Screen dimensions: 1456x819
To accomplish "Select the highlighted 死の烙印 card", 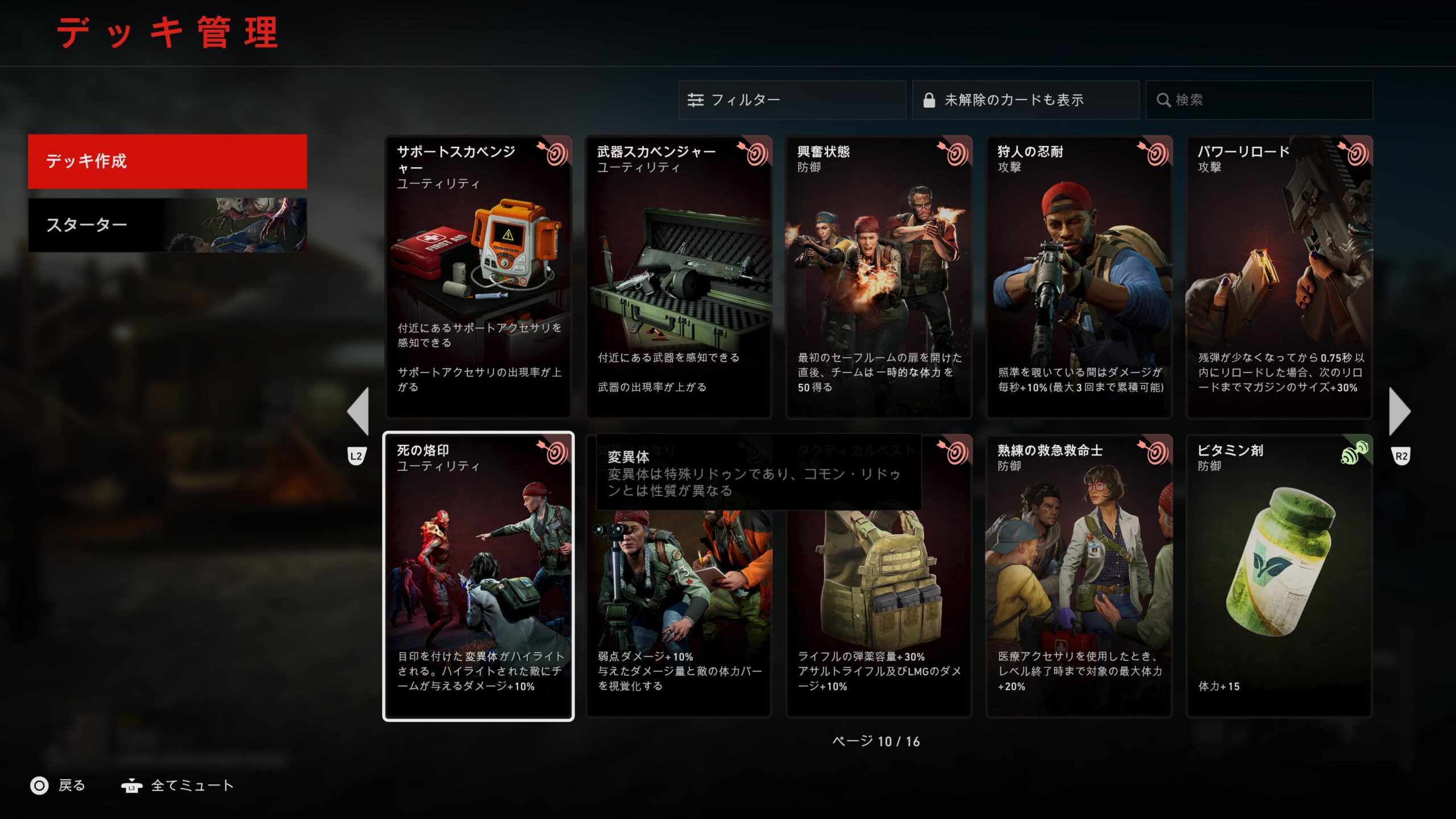I will (x=478, y=576).
